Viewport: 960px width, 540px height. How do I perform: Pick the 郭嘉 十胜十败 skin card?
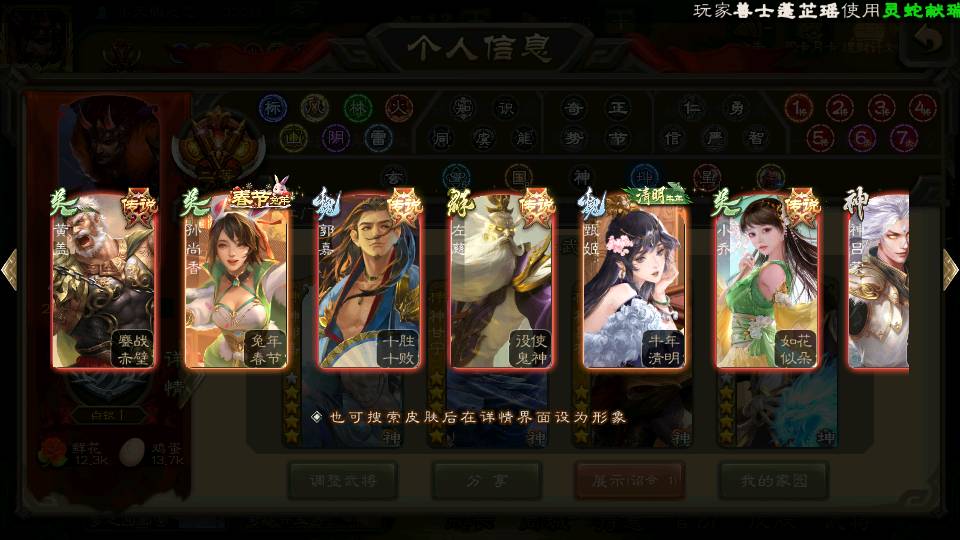point(368,282)
